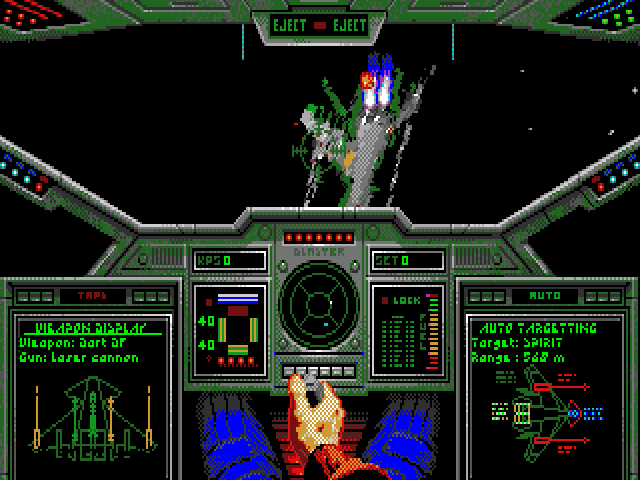Hit the EJECT warning panel
The width and height of the screenshot is (640, 480).
click(320, 25)
